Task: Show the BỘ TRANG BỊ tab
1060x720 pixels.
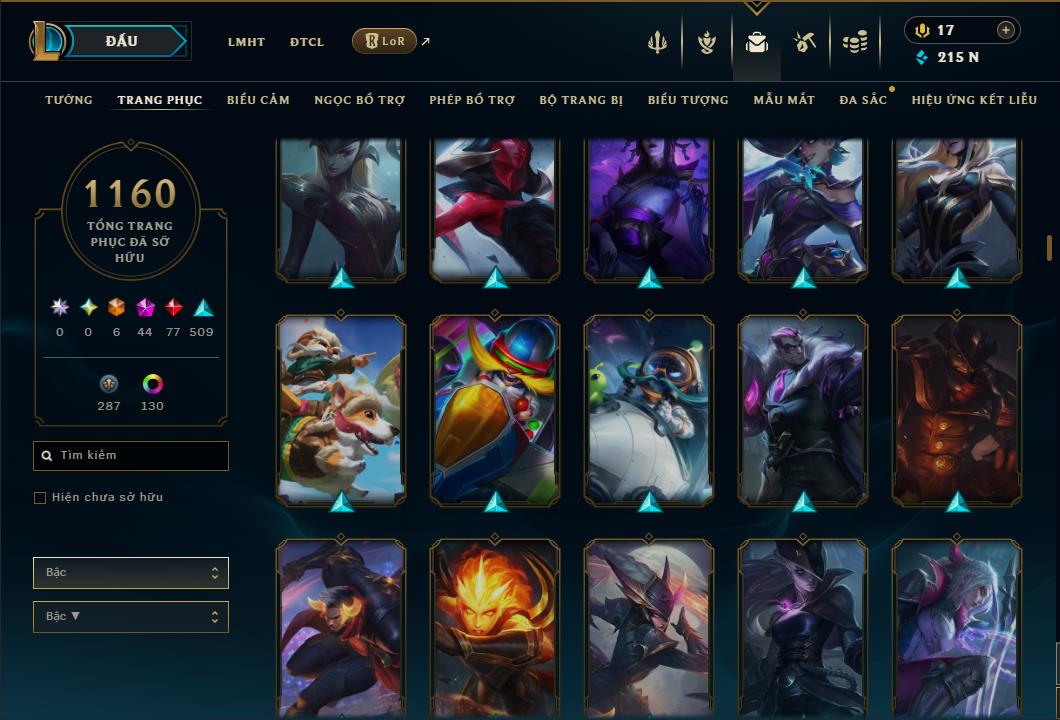Action: click(x=581, y=100)
